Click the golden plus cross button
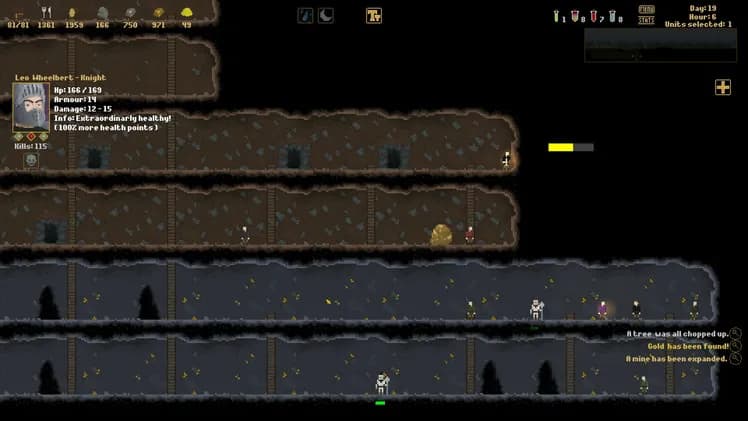 pyautogui.click(x=722, y=88)
